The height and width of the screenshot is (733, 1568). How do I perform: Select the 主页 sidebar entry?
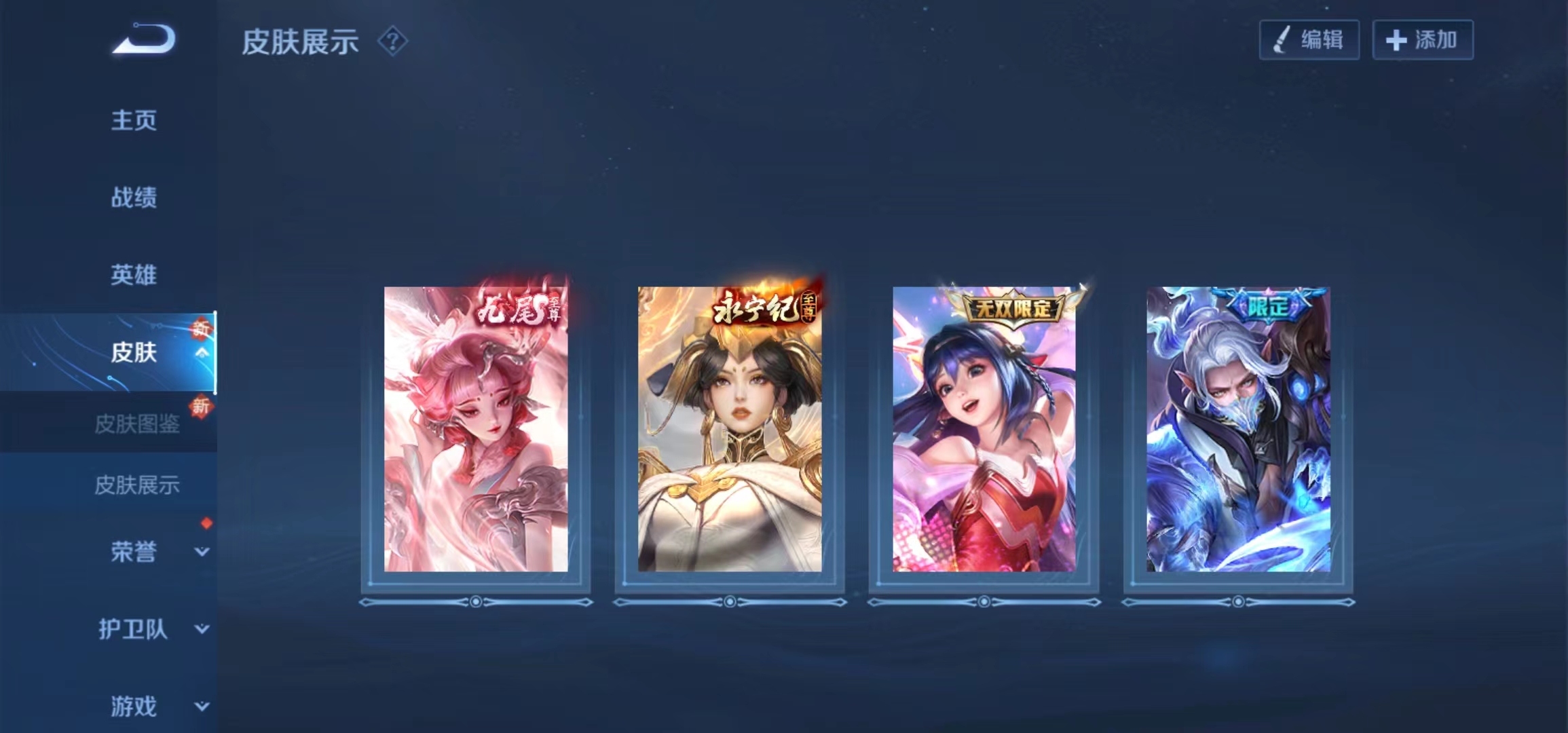133,121
